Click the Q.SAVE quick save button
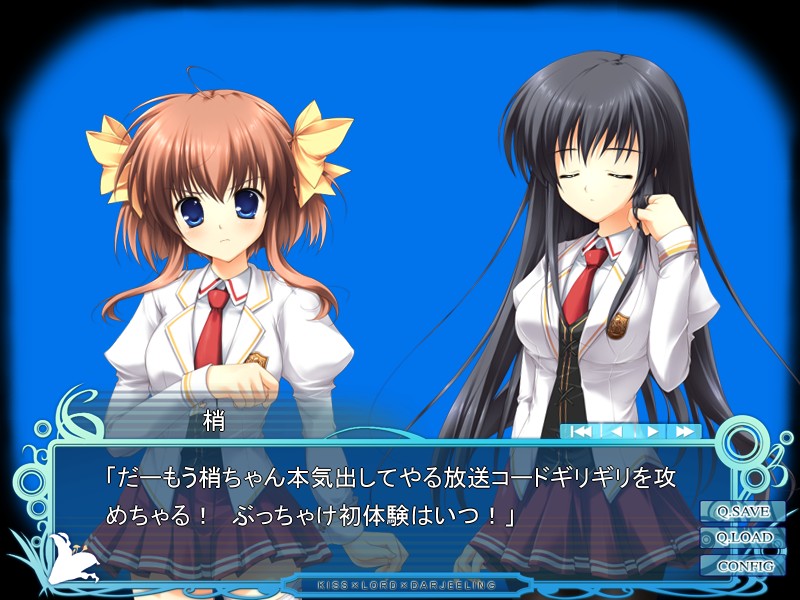Image resolution: width=800 pixels, height=600 pixels. click(743, 512)
